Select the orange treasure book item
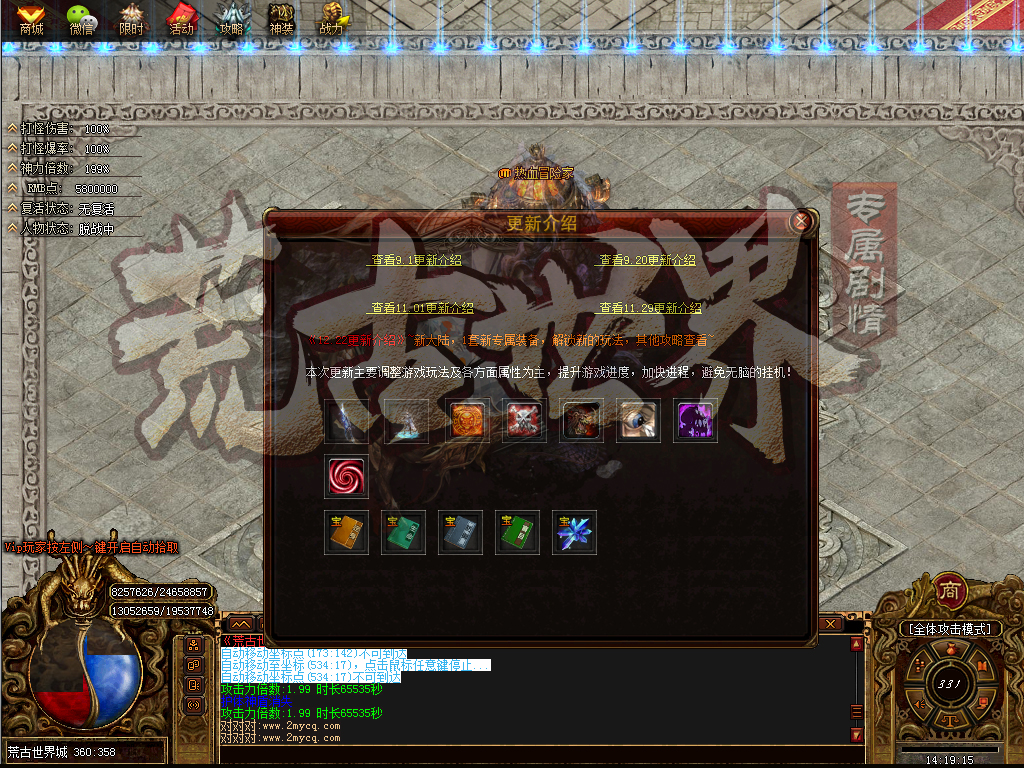This screenshot has height=768, width=1024. (346, 532)
